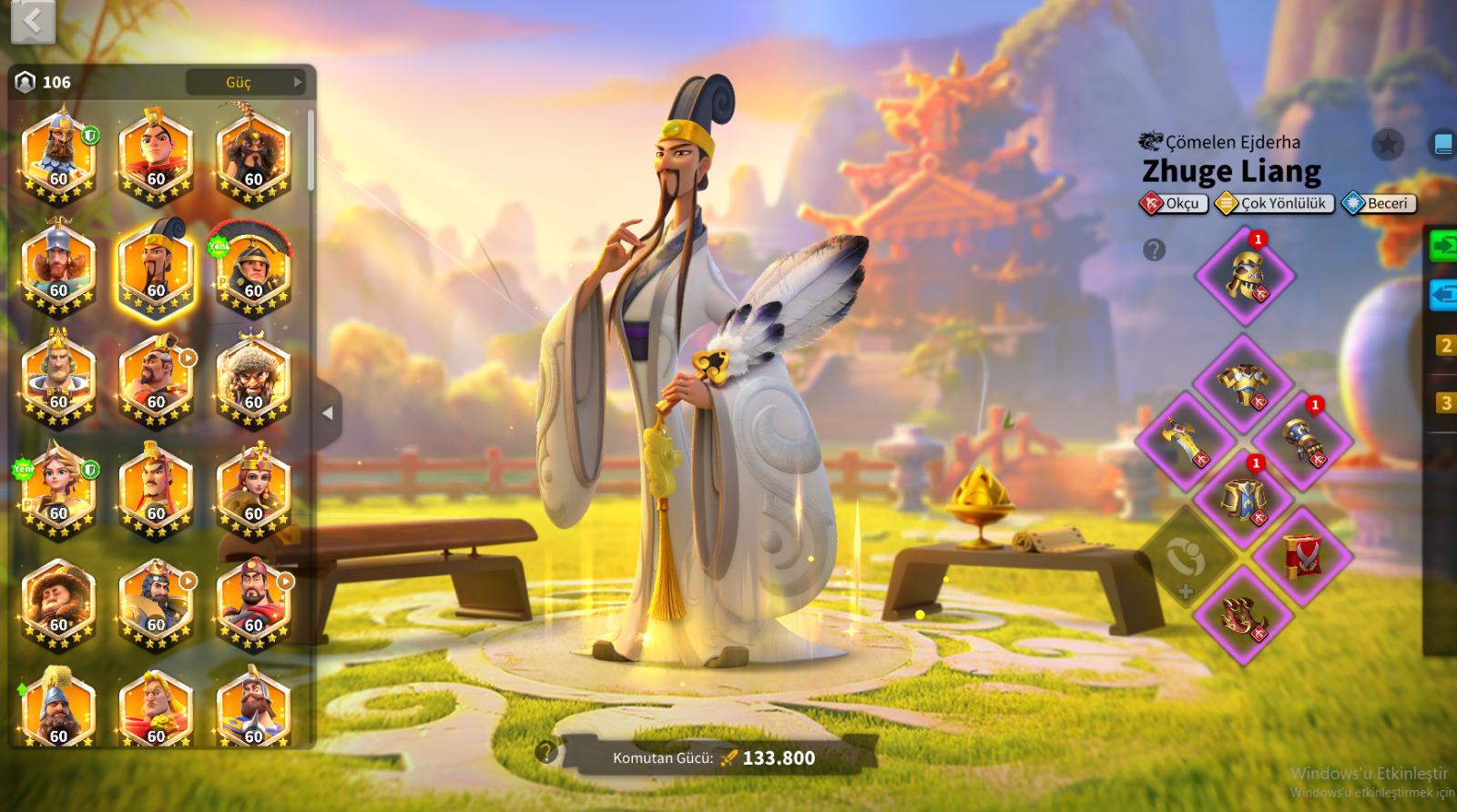1457x812 pixels.
Task: Choose the blonde female commander marked Yeni
Action: [58, 492]
